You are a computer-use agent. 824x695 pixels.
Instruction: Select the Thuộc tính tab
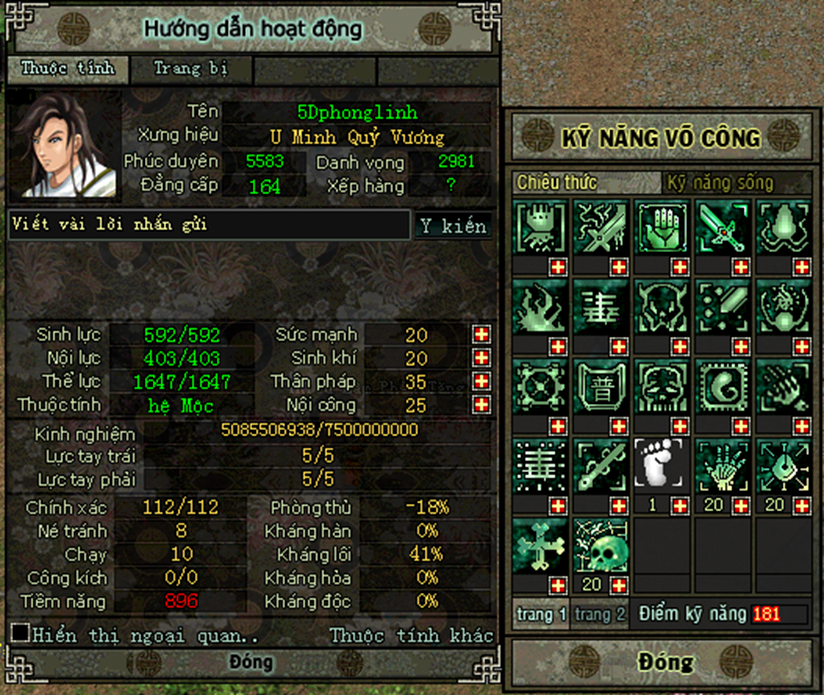coord(67,69)
